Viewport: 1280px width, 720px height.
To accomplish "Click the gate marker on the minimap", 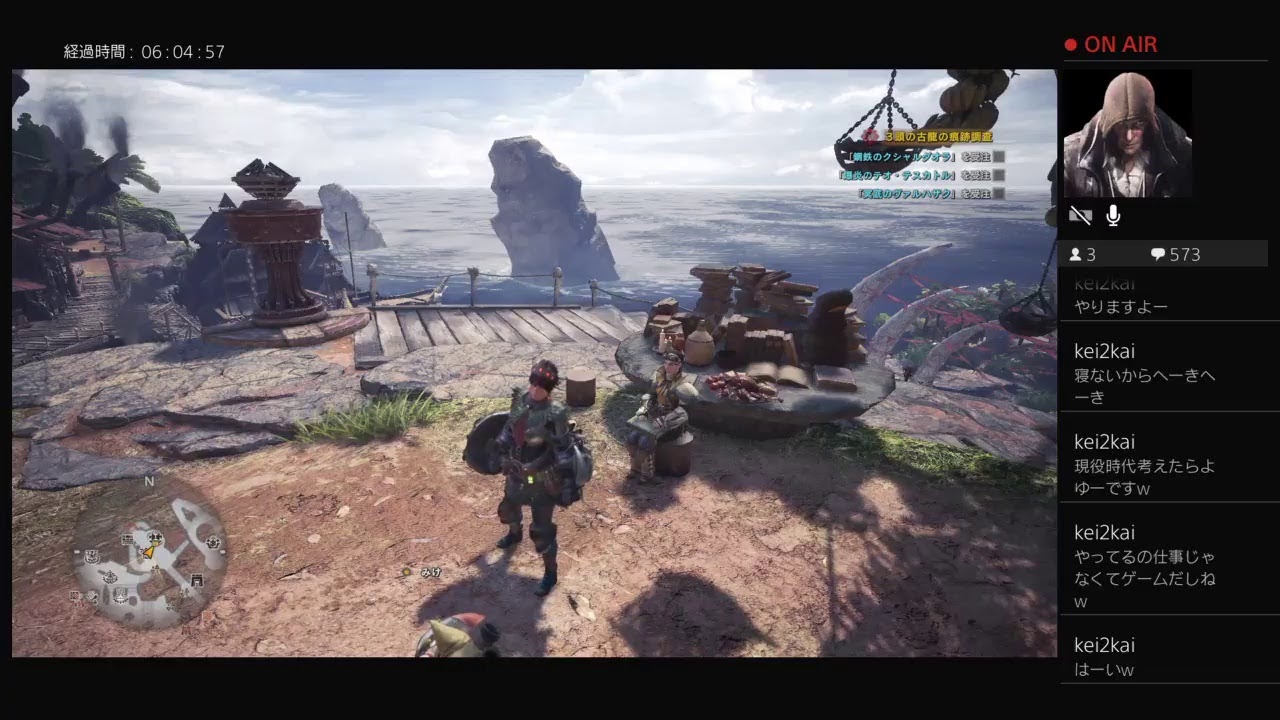I will 196,579.
